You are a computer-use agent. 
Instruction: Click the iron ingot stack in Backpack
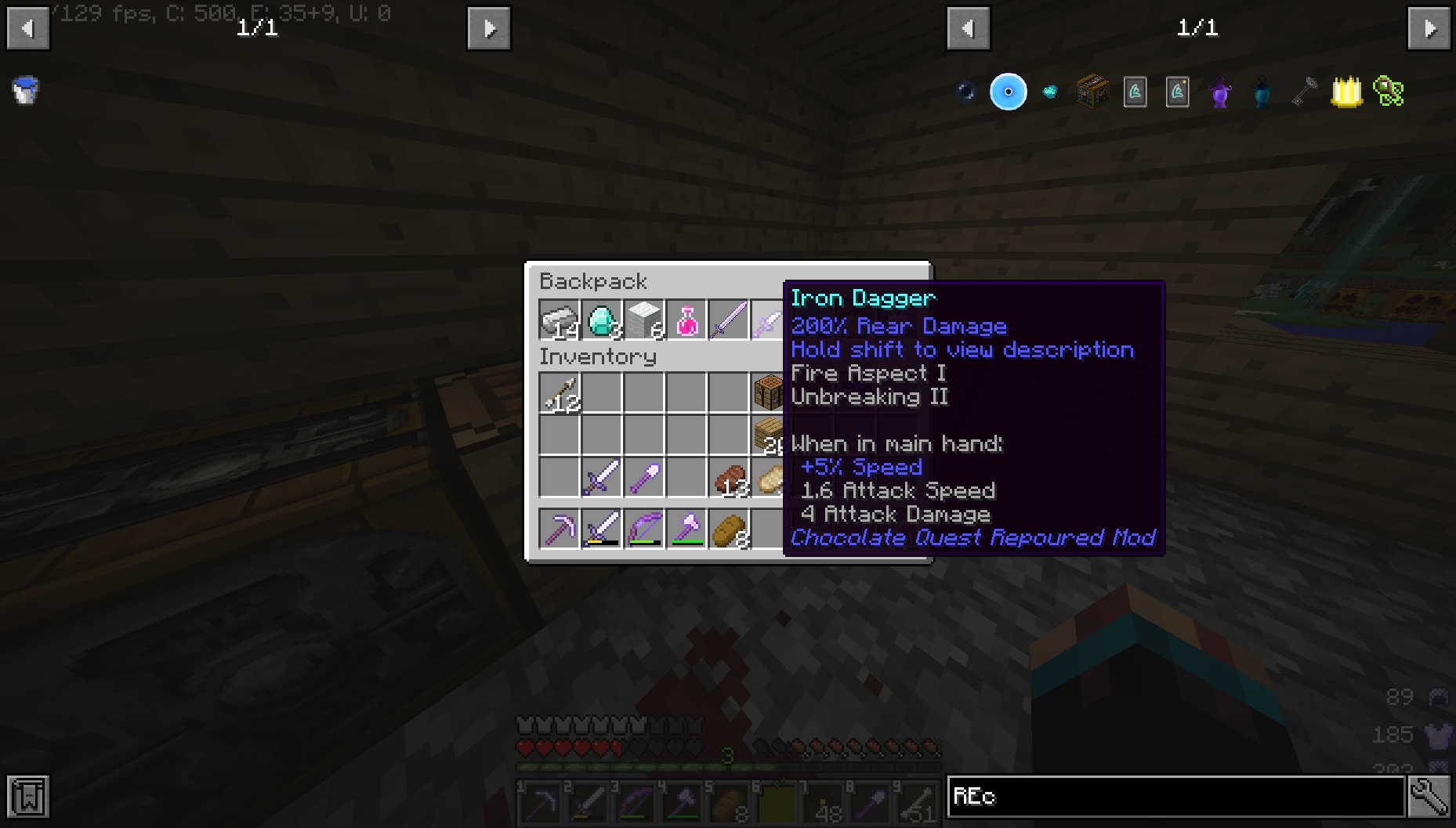[559, 320]
